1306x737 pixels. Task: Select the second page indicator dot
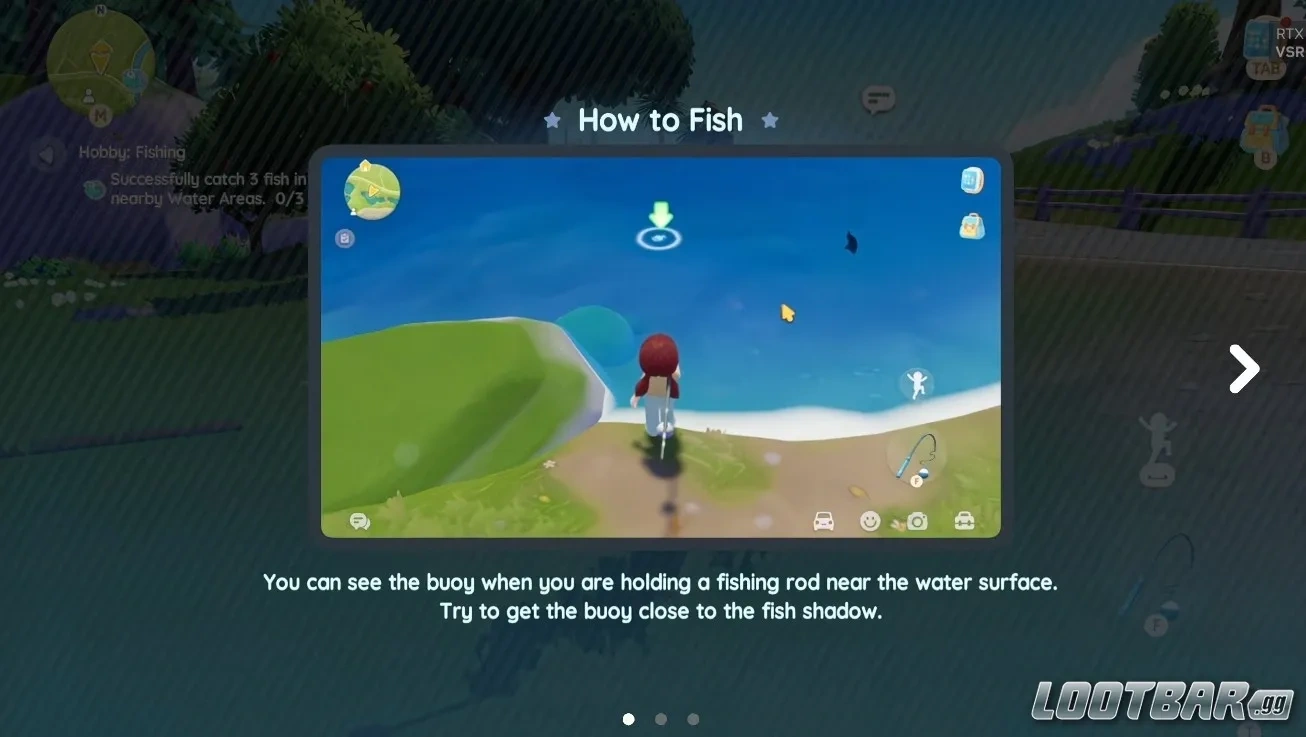coord(661,718)
